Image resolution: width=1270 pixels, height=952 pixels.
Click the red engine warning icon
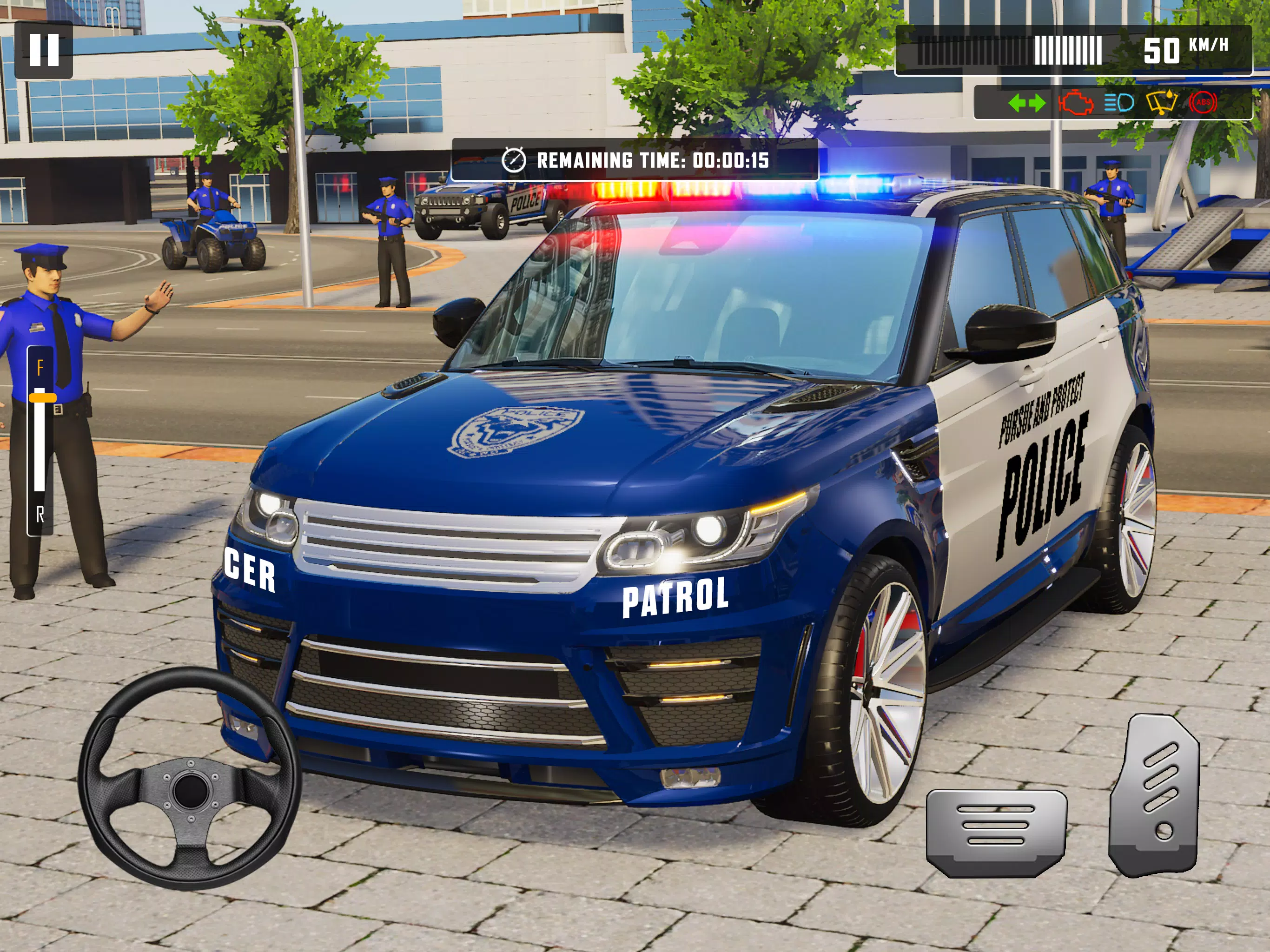point(1075,103)
